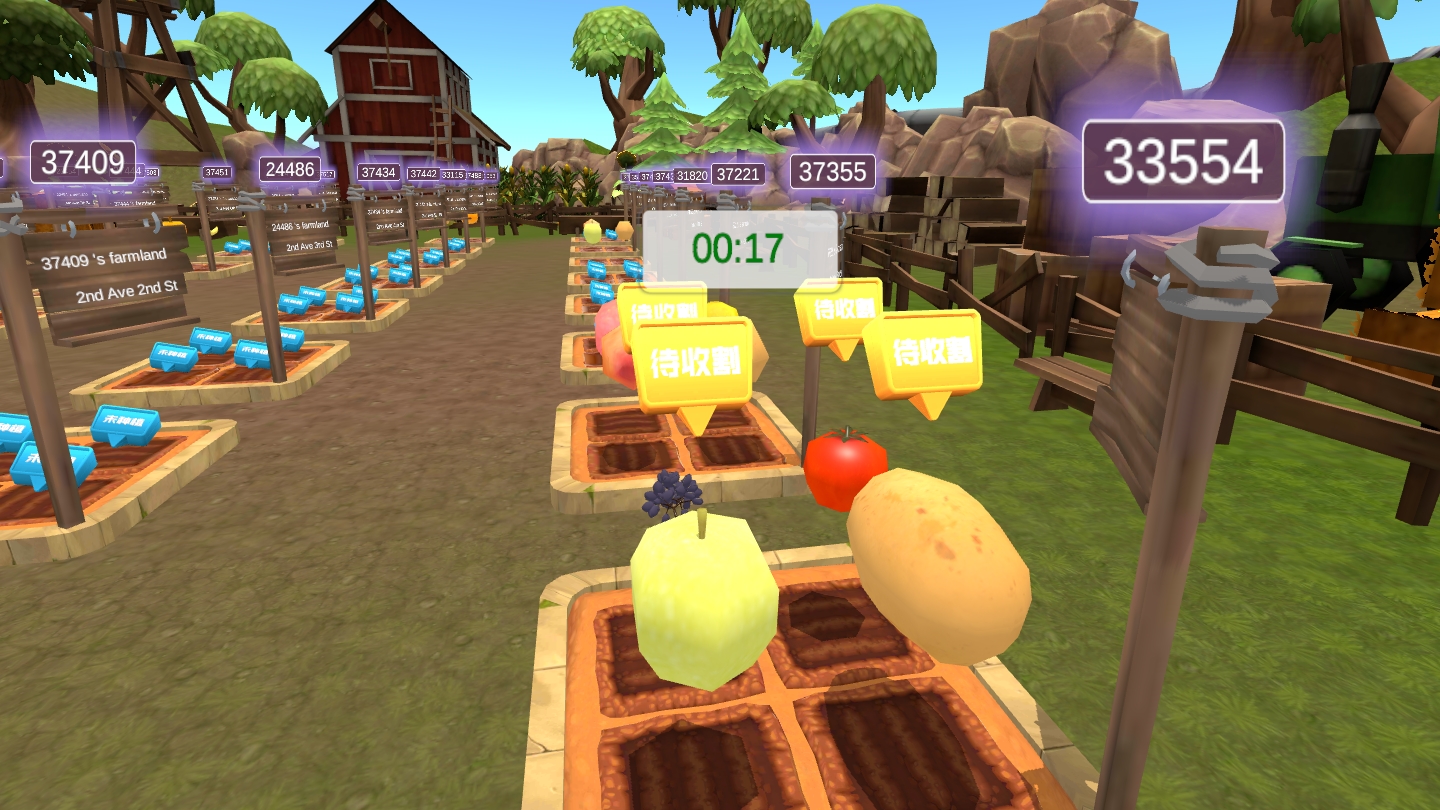Click the 37409 player ID tag
1440x810 pixels.
coord(83,161)
